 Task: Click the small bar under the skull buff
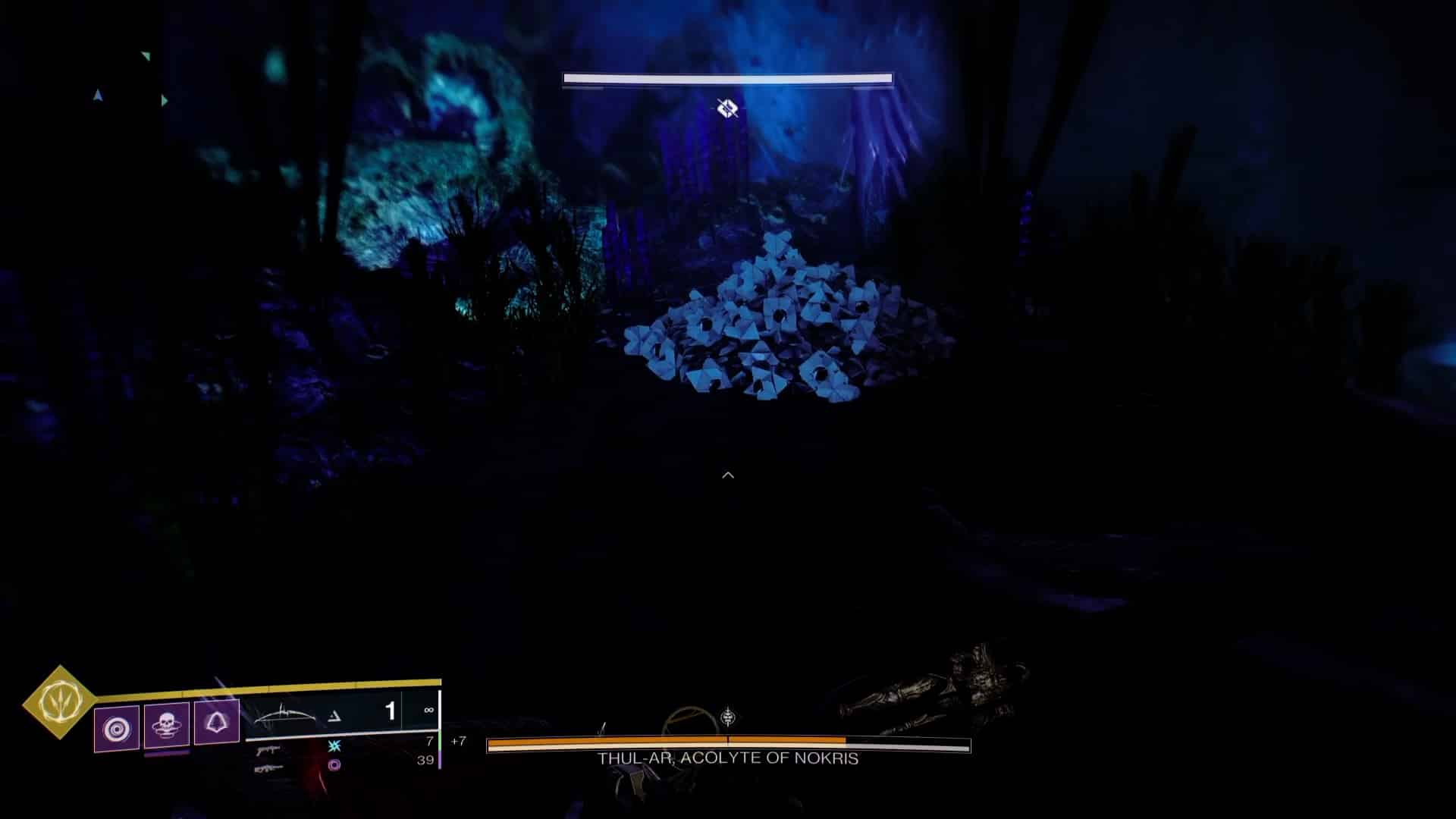pyautogui.click(x=167, y=754)
